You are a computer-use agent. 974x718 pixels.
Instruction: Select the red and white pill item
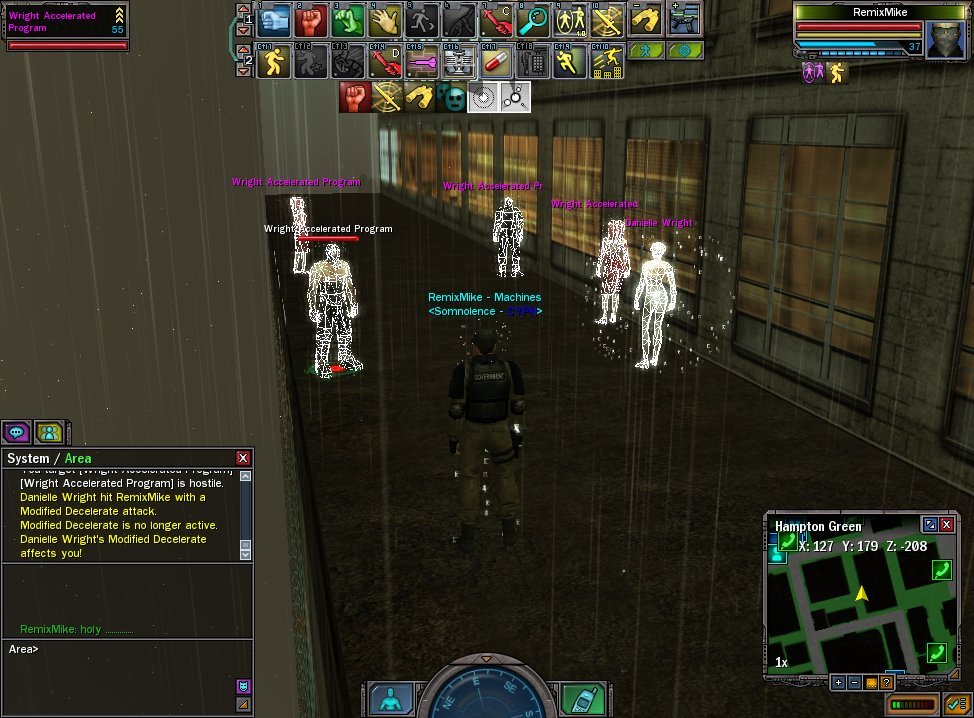(495, 62)
